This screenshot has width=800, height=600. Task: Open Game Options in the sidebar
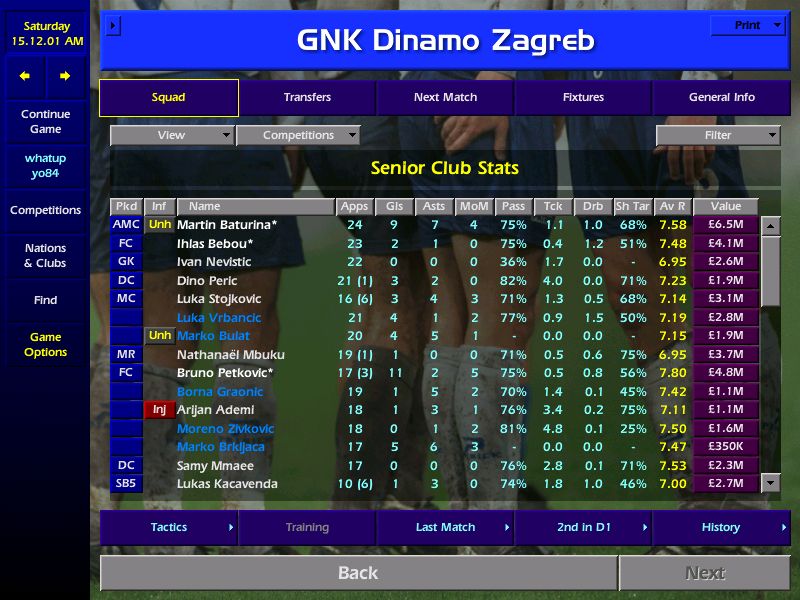45,345
